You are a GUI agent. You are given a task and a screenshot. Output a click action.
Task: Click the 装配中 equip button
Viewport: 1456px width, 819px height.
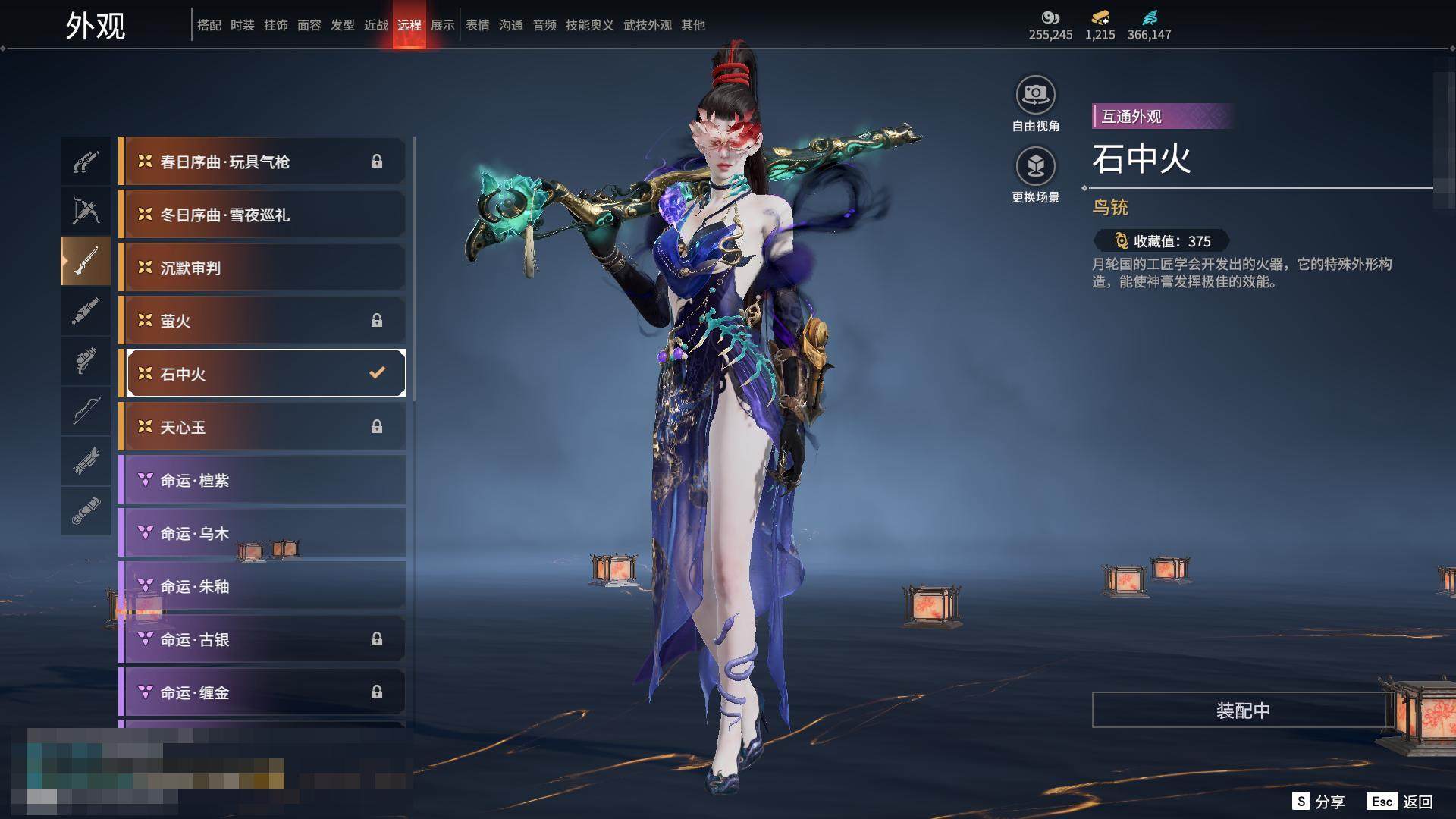pyautogui.click(x=1242, y=711)
